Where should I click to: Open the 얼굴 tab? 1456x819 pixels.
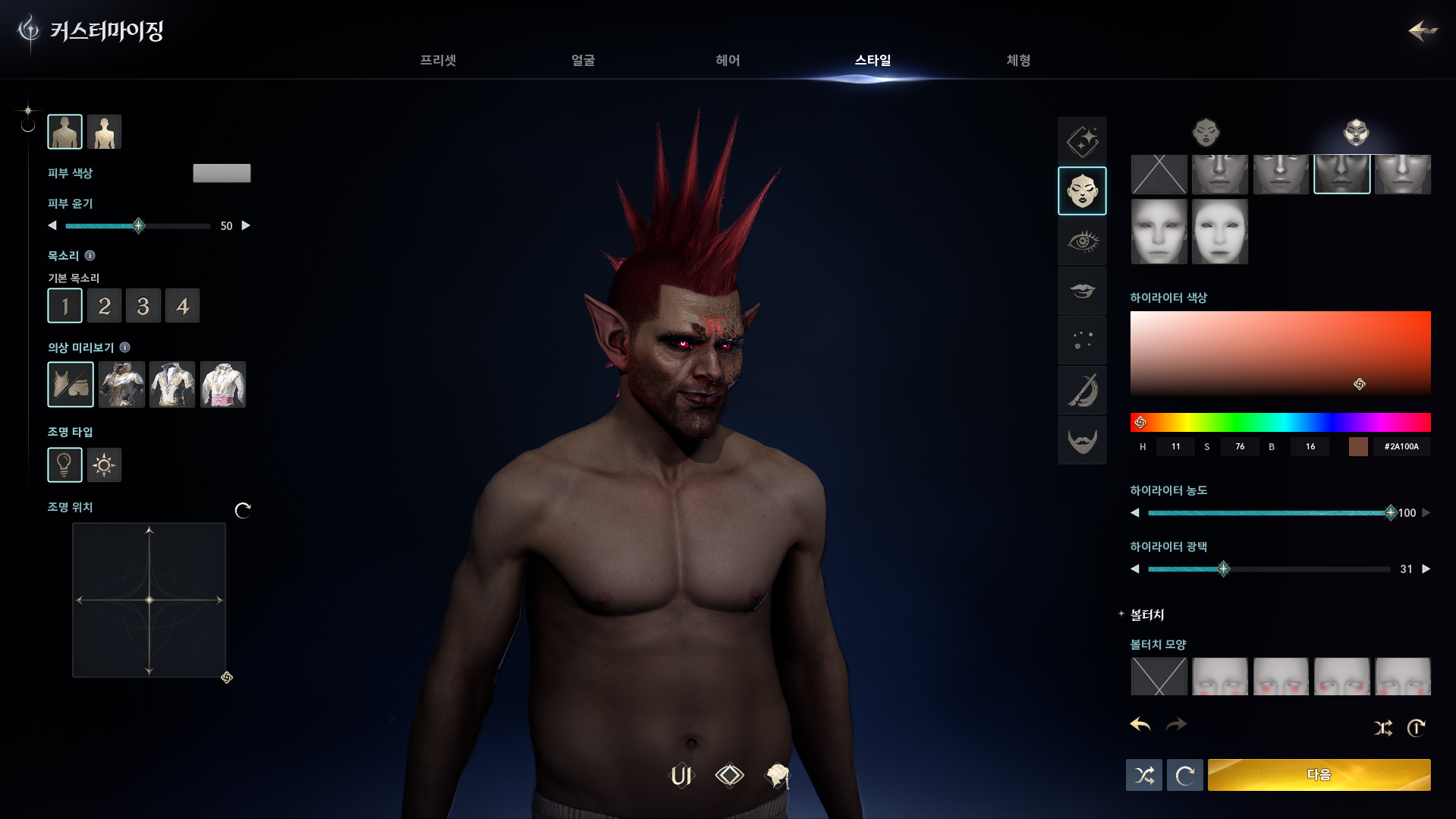tap(583, 61)
